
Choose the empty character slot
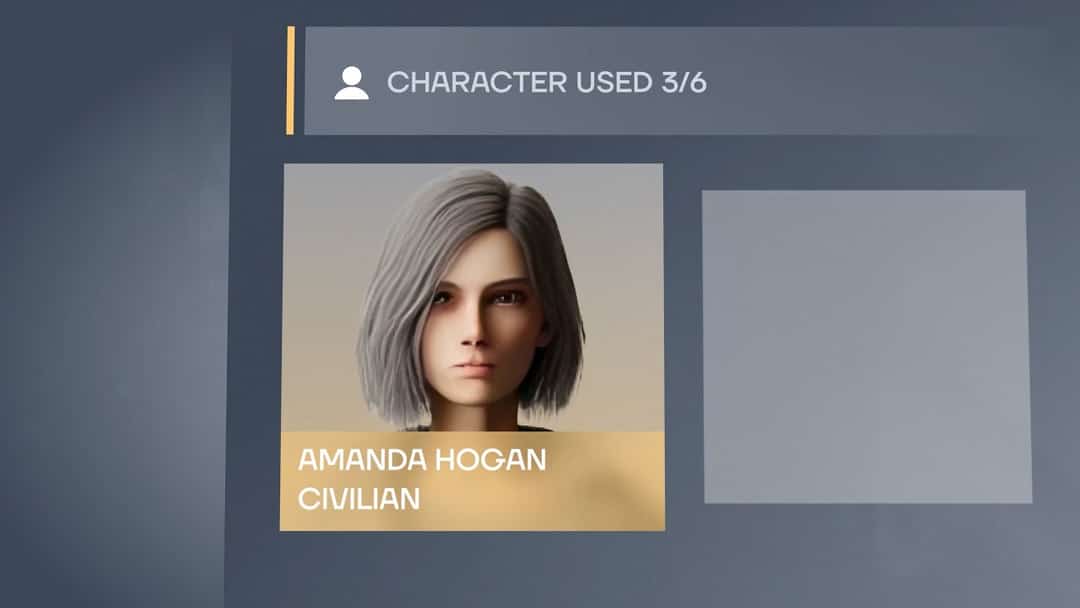(x=866, y=346)
